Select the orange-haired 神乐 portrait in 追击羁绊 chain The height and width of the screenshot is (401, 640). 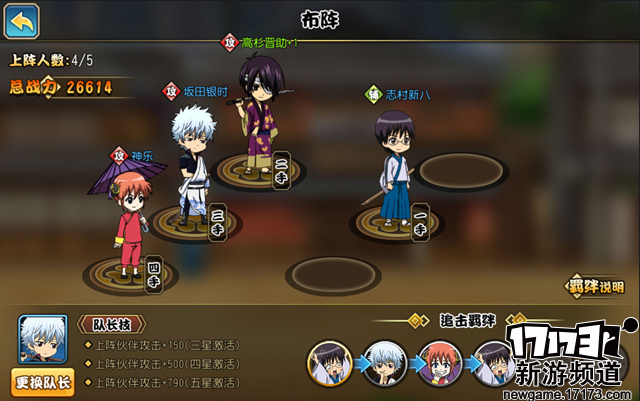coord(438,363)
